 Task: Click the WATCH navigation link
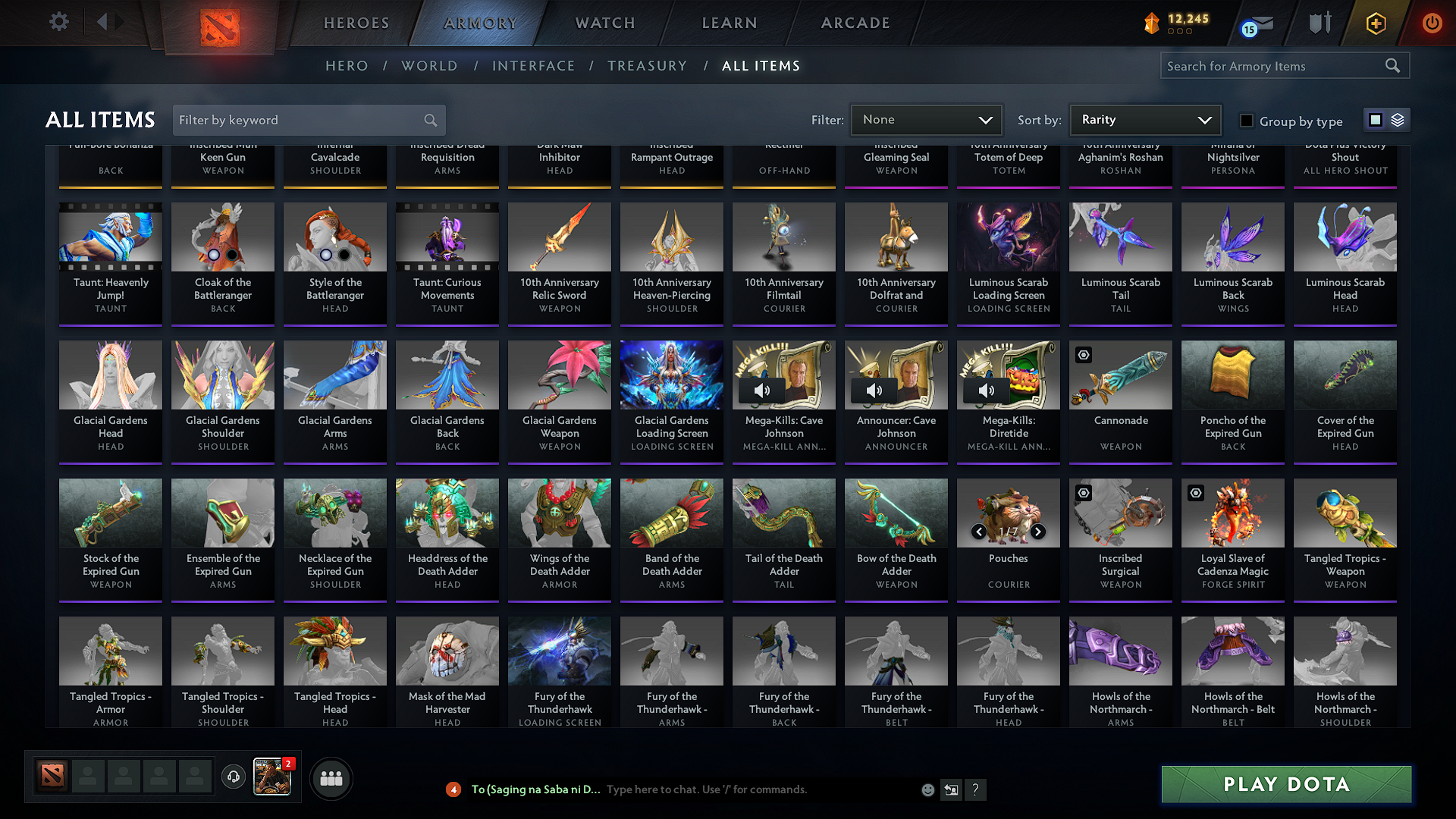(603, 23)
